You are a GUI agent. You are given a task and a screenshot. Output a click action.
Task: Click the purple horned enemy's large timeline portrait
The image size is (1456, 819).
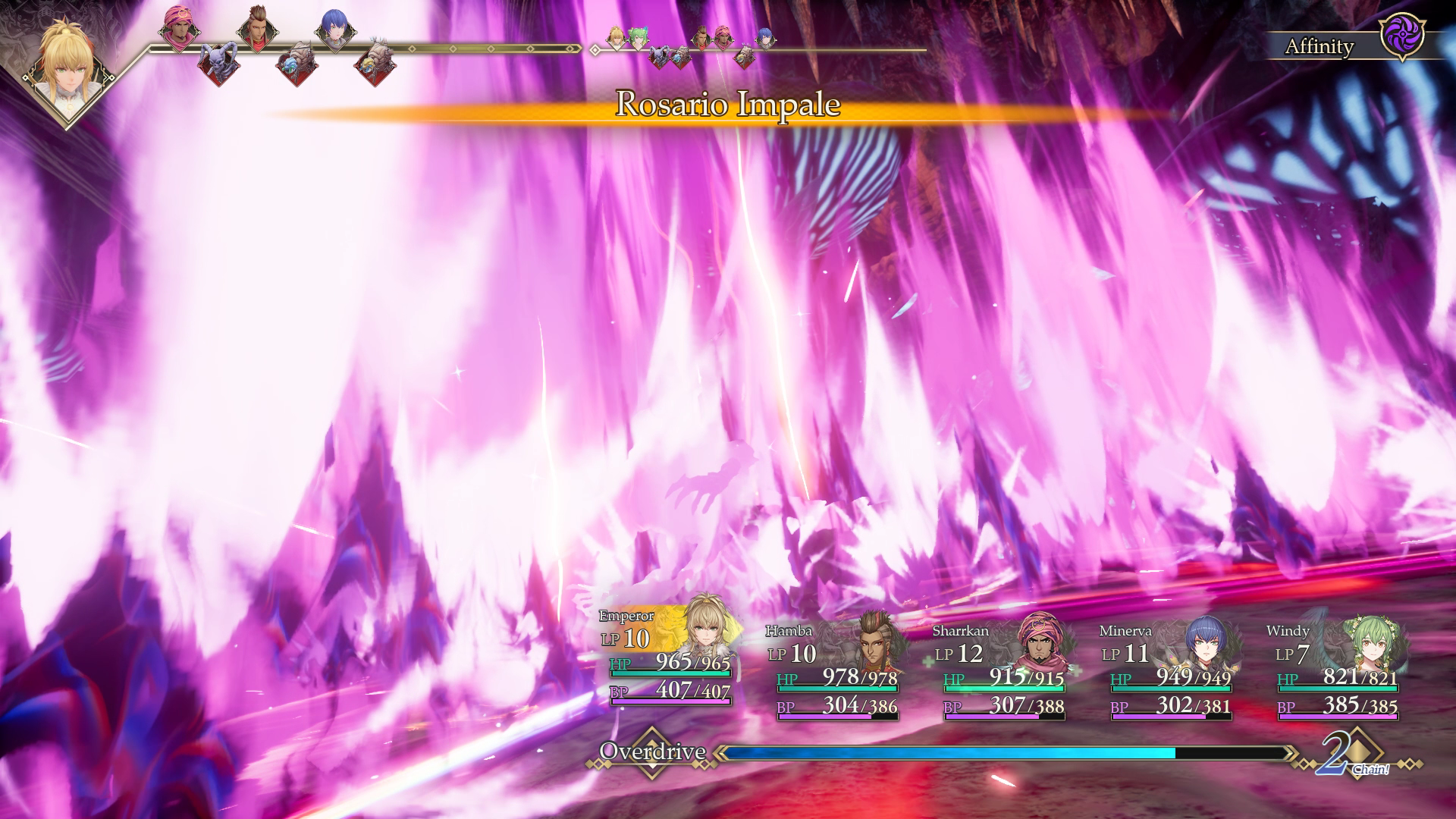coord(218,62)
